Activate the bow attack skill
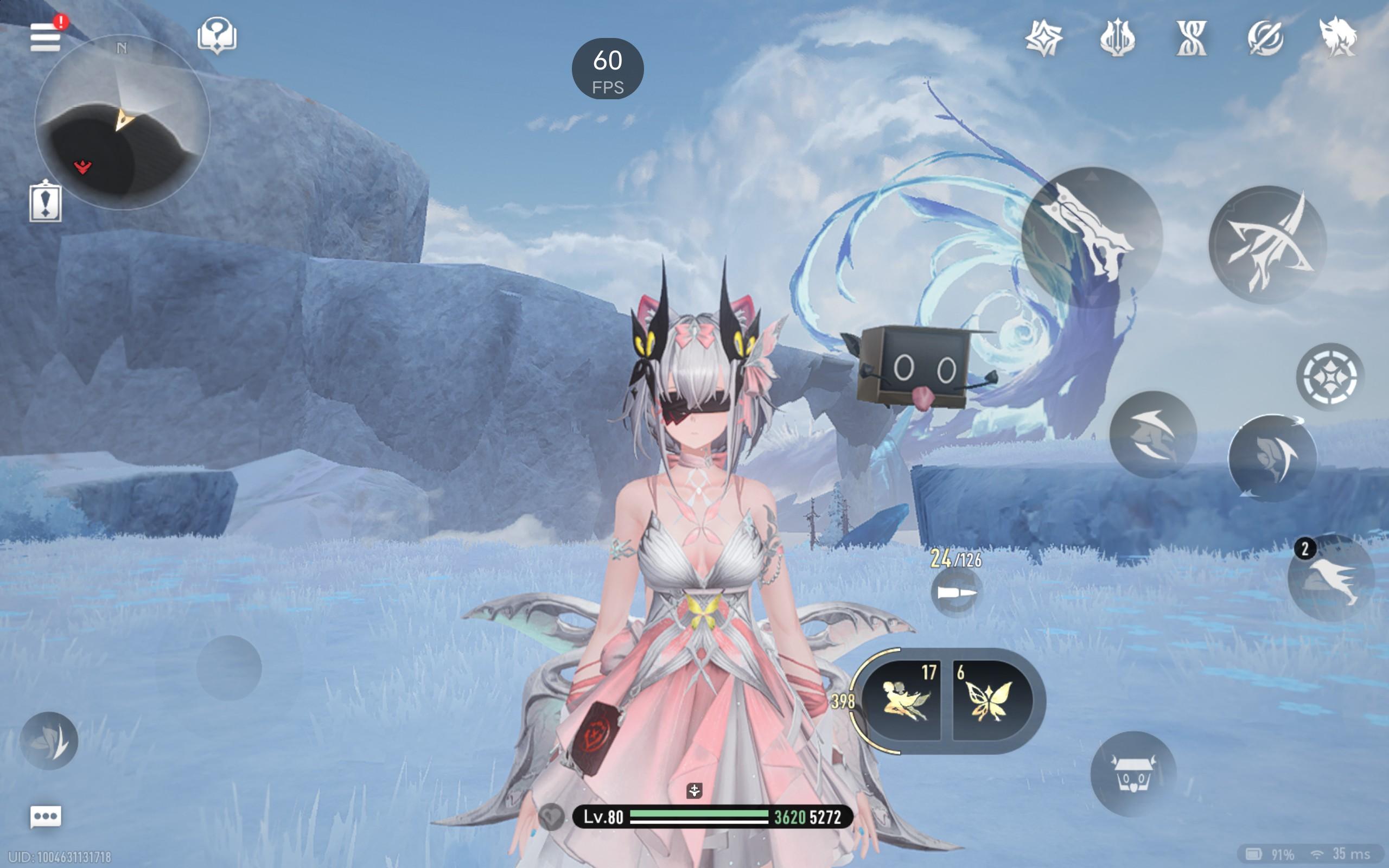 click(1267, 245)
